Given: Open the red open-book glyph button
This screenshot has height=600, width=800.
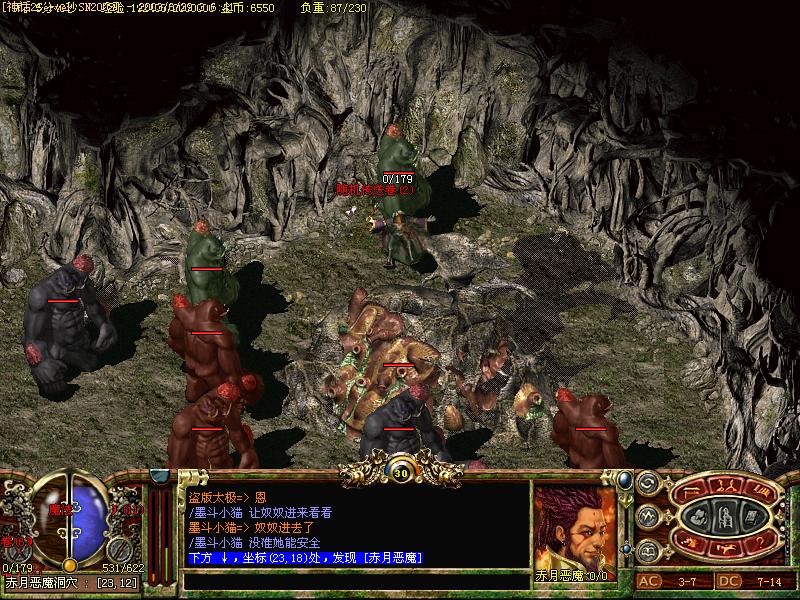Looking at the screenshot, I should pos(760,492).
